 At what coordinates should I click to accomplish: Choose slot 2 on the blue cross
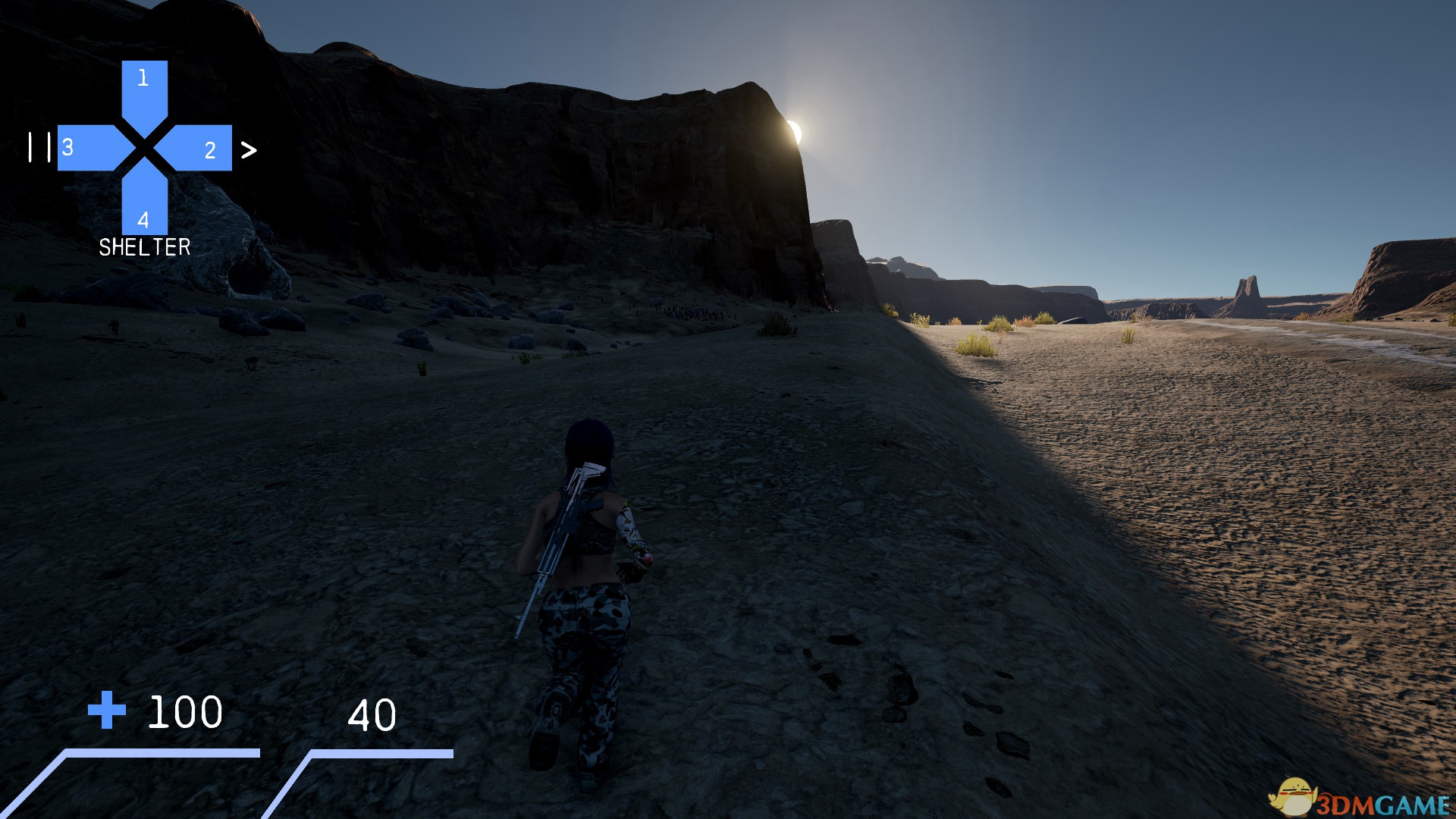tap(200, 149)
